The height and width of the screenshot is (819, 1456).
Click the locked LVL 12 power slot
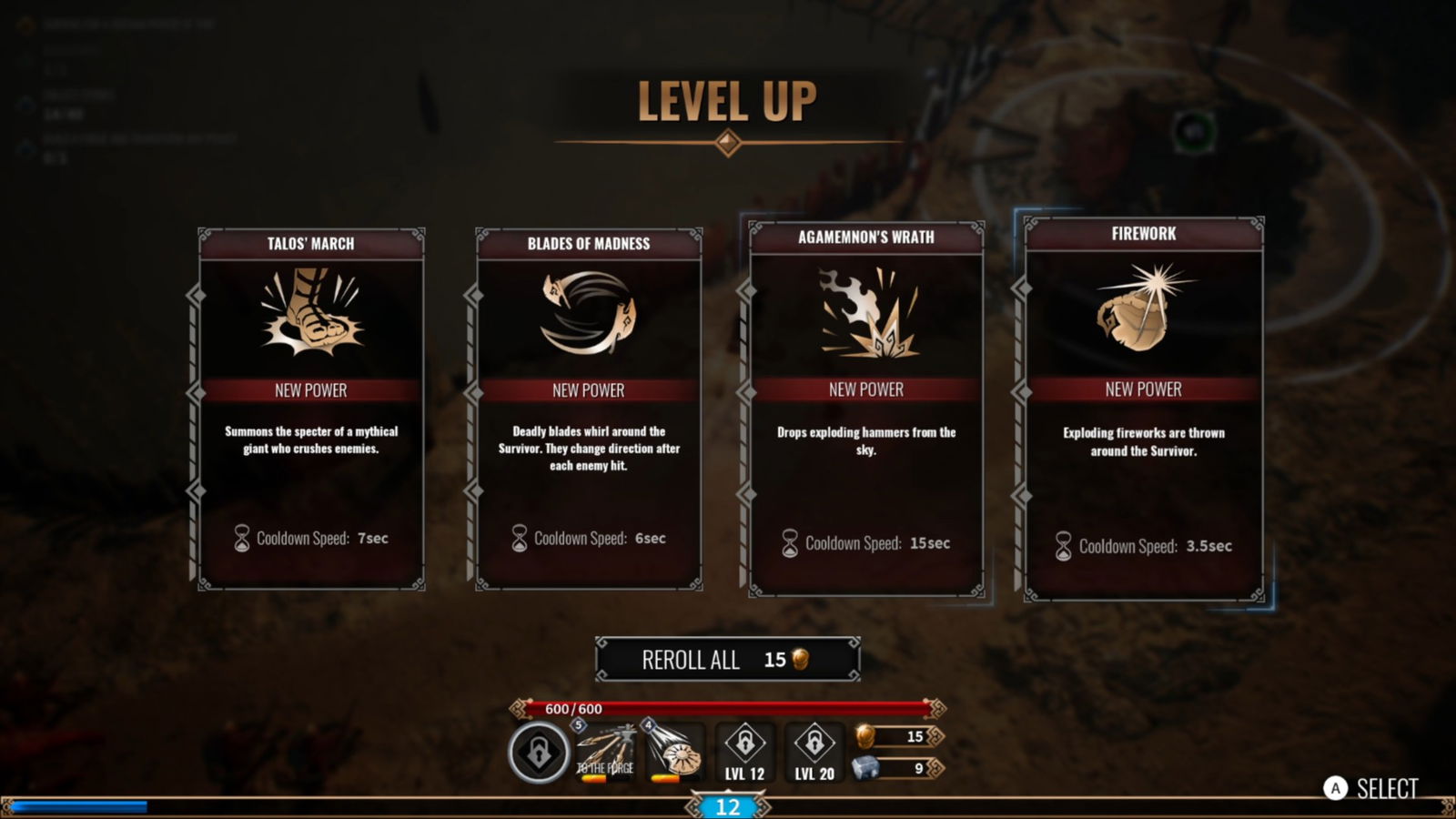[x=744, y=752]
